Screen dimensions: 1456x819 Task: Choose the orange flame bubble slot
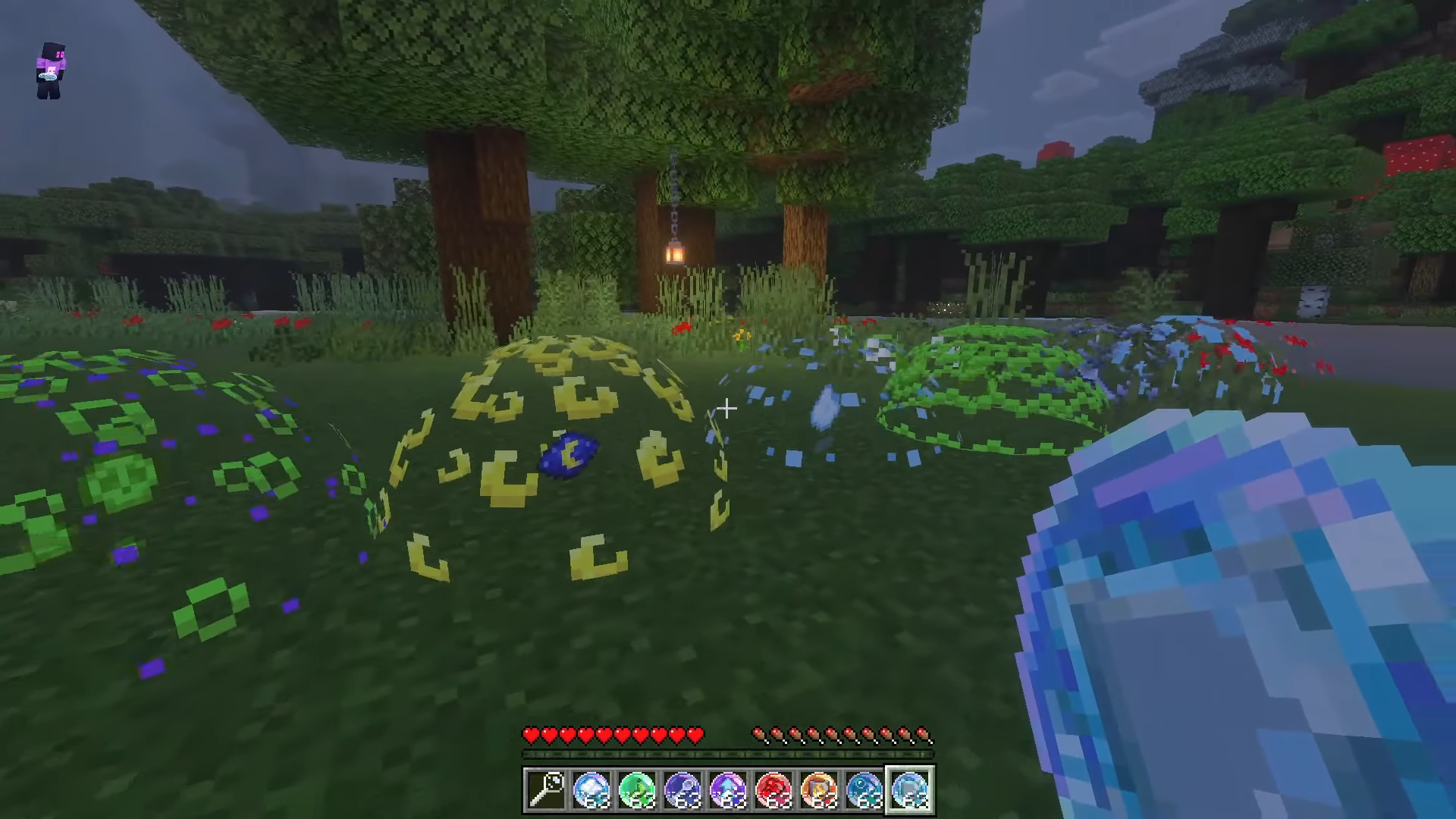point(819,790)
